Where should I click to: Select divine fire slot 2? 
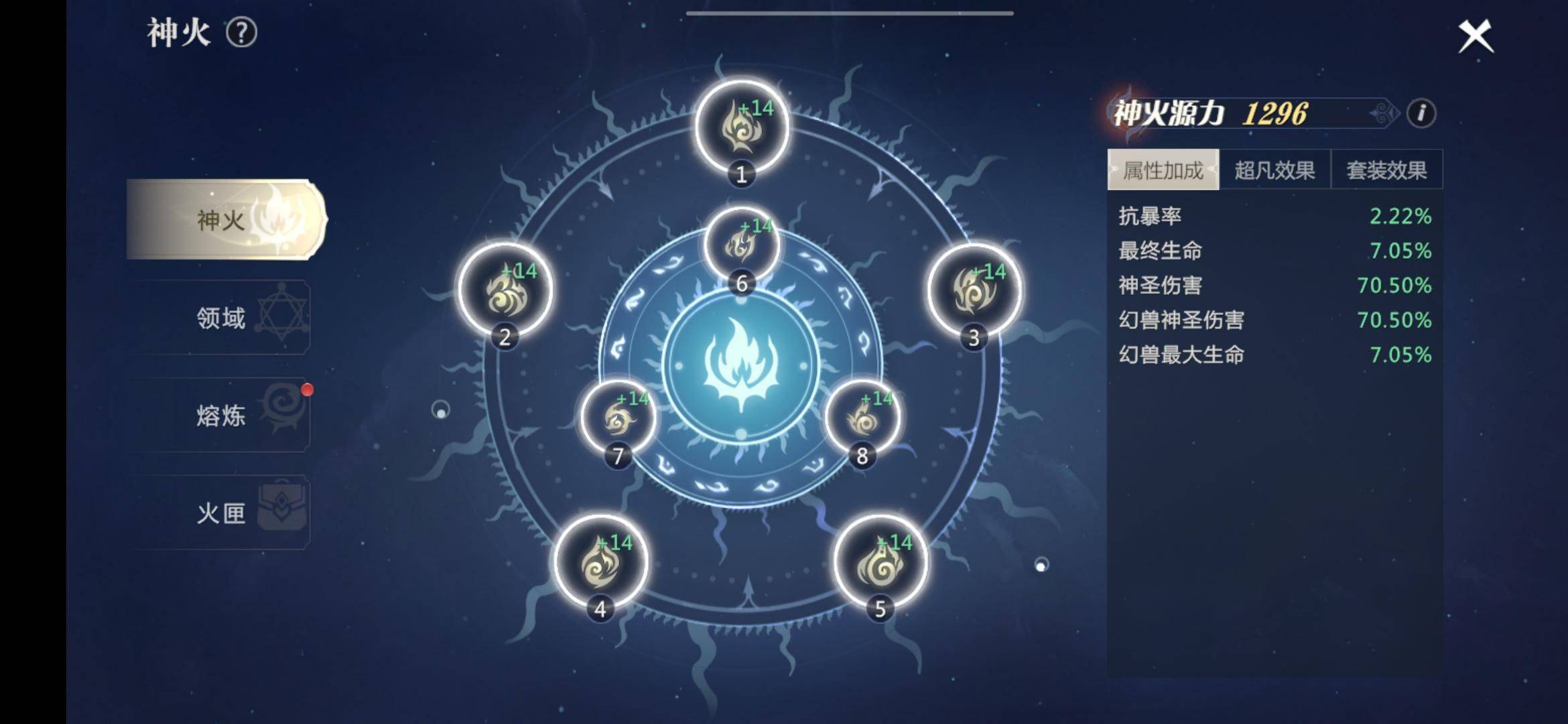pyautogui.click(x=505, y=290)
